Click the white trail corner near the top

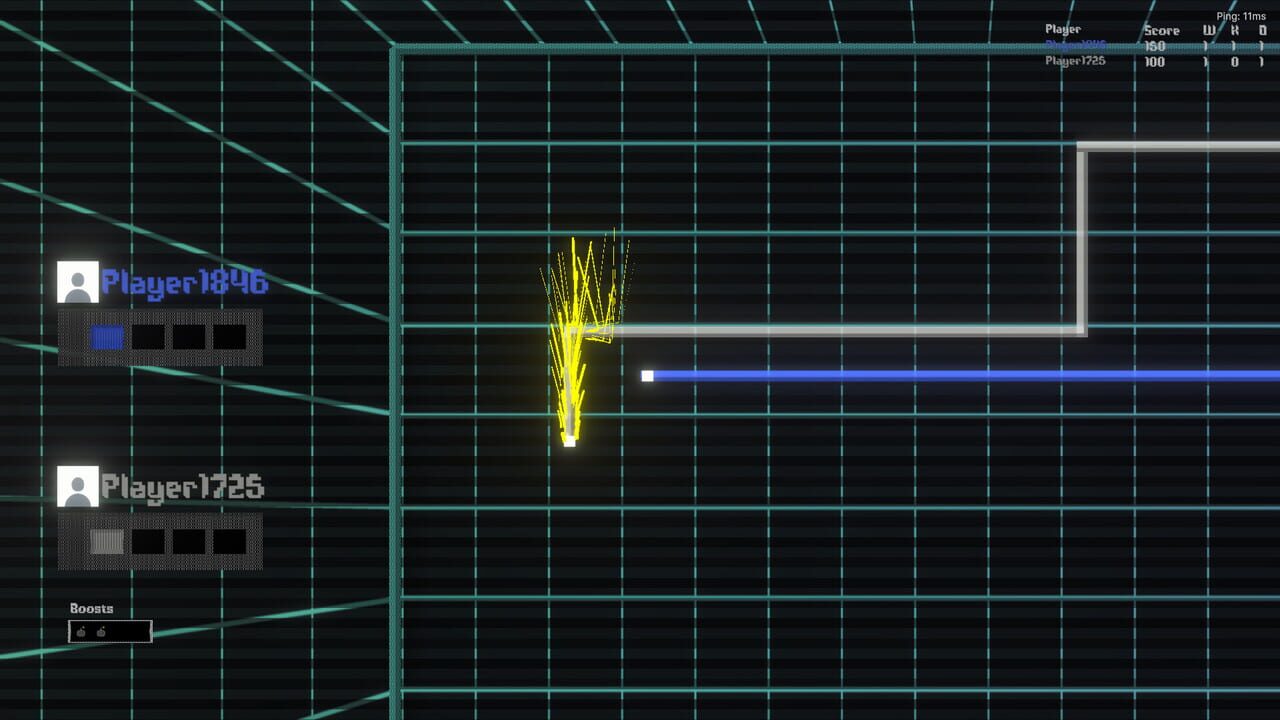1082,148
